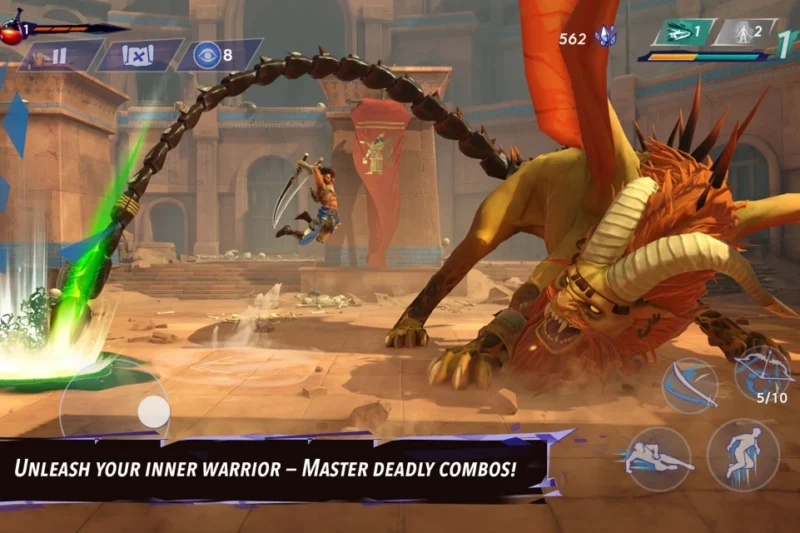Use the red healing potion flask
The height and width of the screenshot is (533, 800).
[12, 30]
